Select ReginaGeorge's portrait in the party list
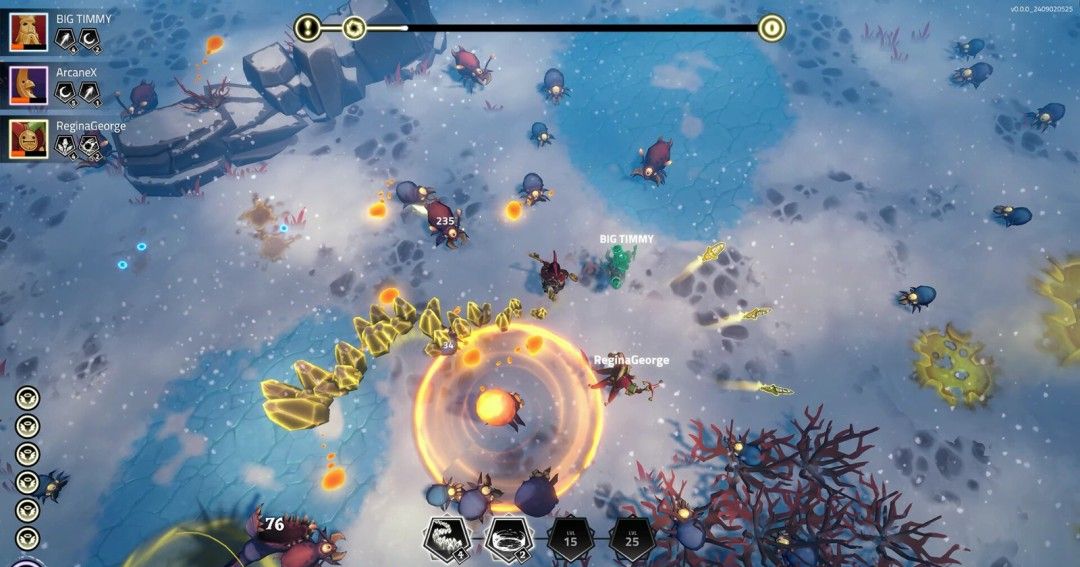The width and height of the screenshot is (1080, 567). pos(29,139)
